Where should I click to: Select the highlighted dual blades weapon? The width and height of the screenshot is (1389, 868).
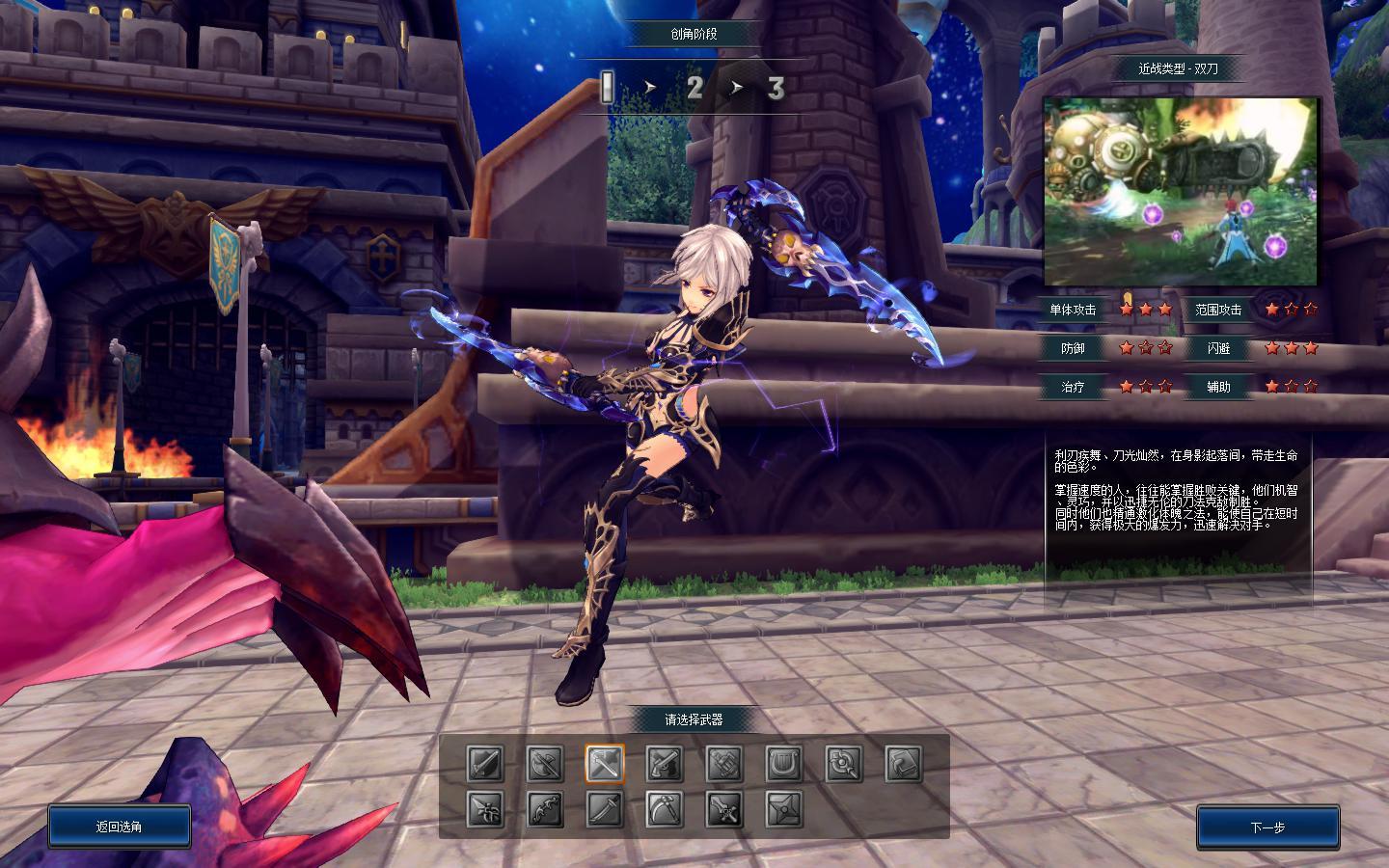click(605, 765)
